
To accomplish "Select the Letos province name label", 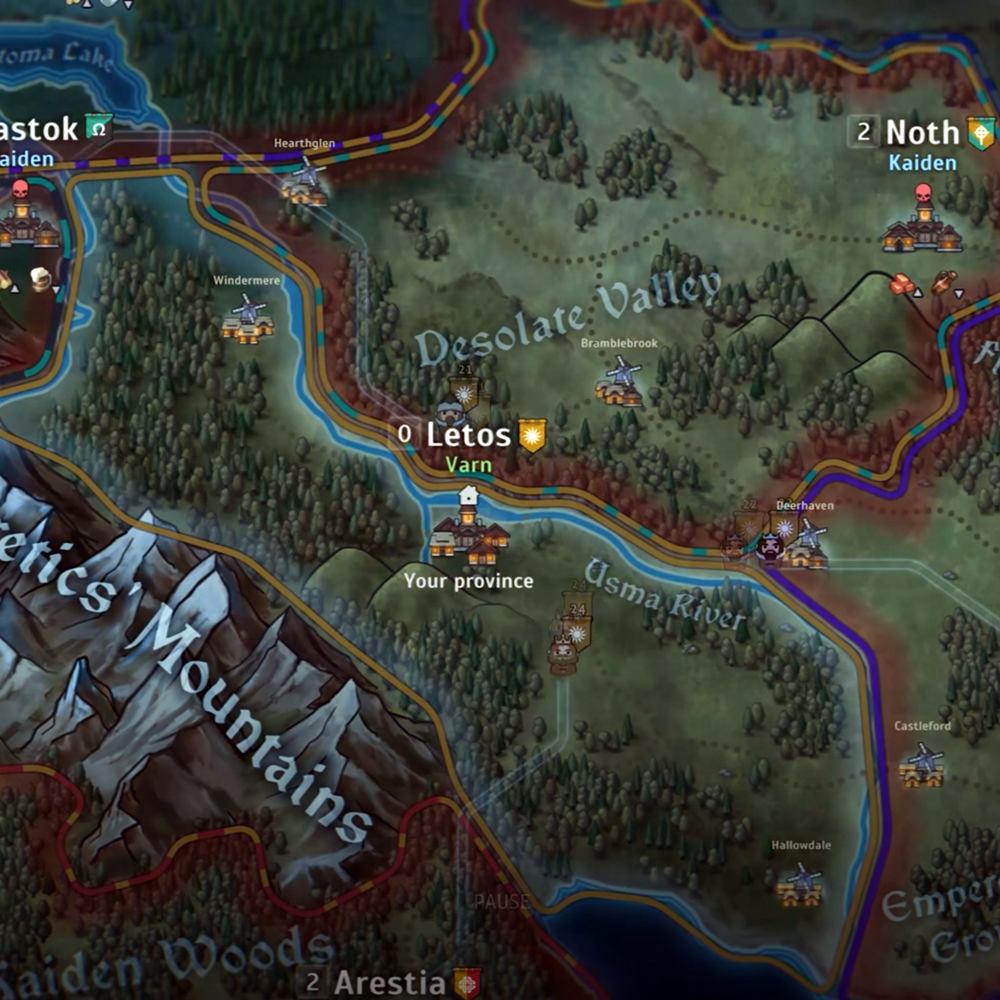I will point(468,435).
